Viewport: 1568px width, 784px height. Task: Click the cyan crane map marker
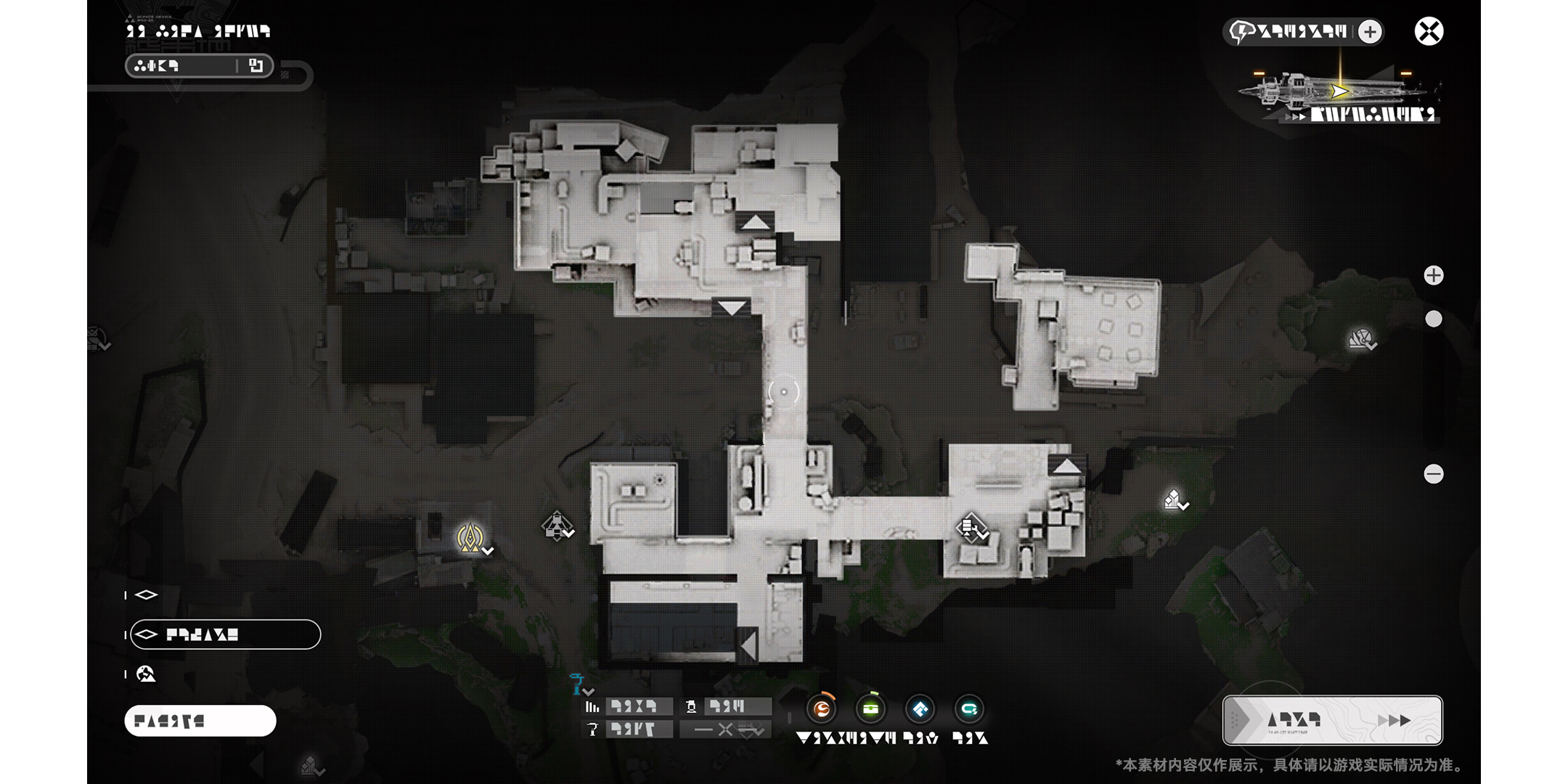[x=577, y=684]
